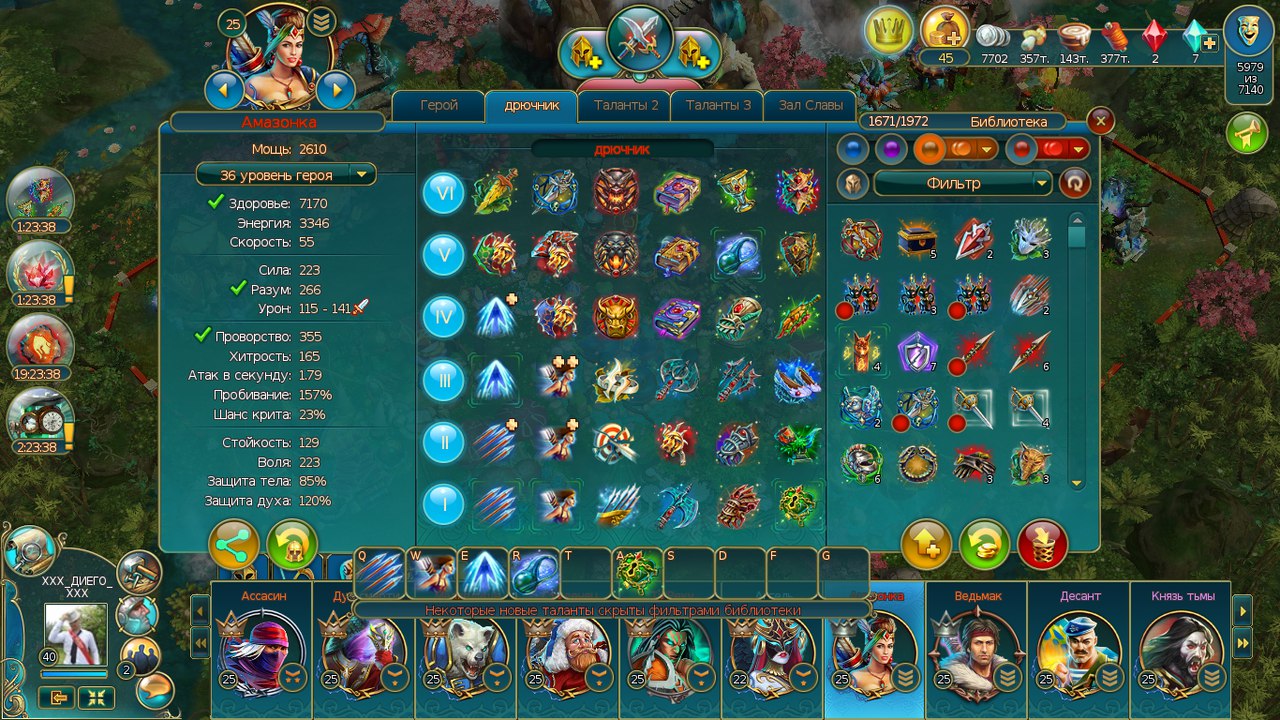Expand the 36 уровень героя dropdown
The image size is (1280, 720).
pos(286,174)
